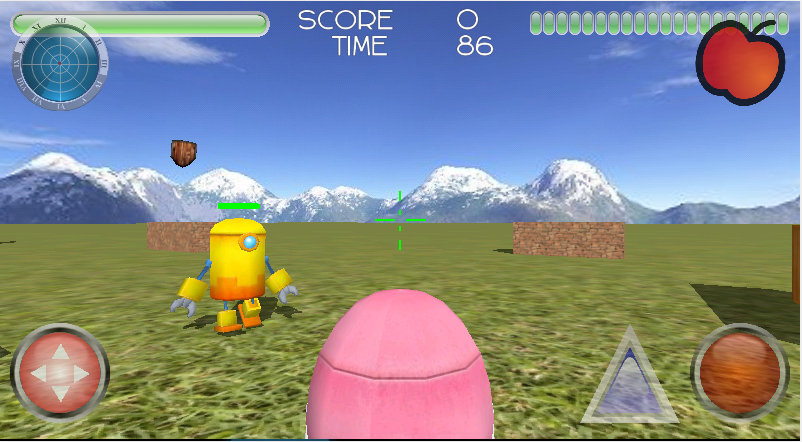802x442 pixels.
Task: Tap the red directional pad control
Action: [x=59, y=372]
